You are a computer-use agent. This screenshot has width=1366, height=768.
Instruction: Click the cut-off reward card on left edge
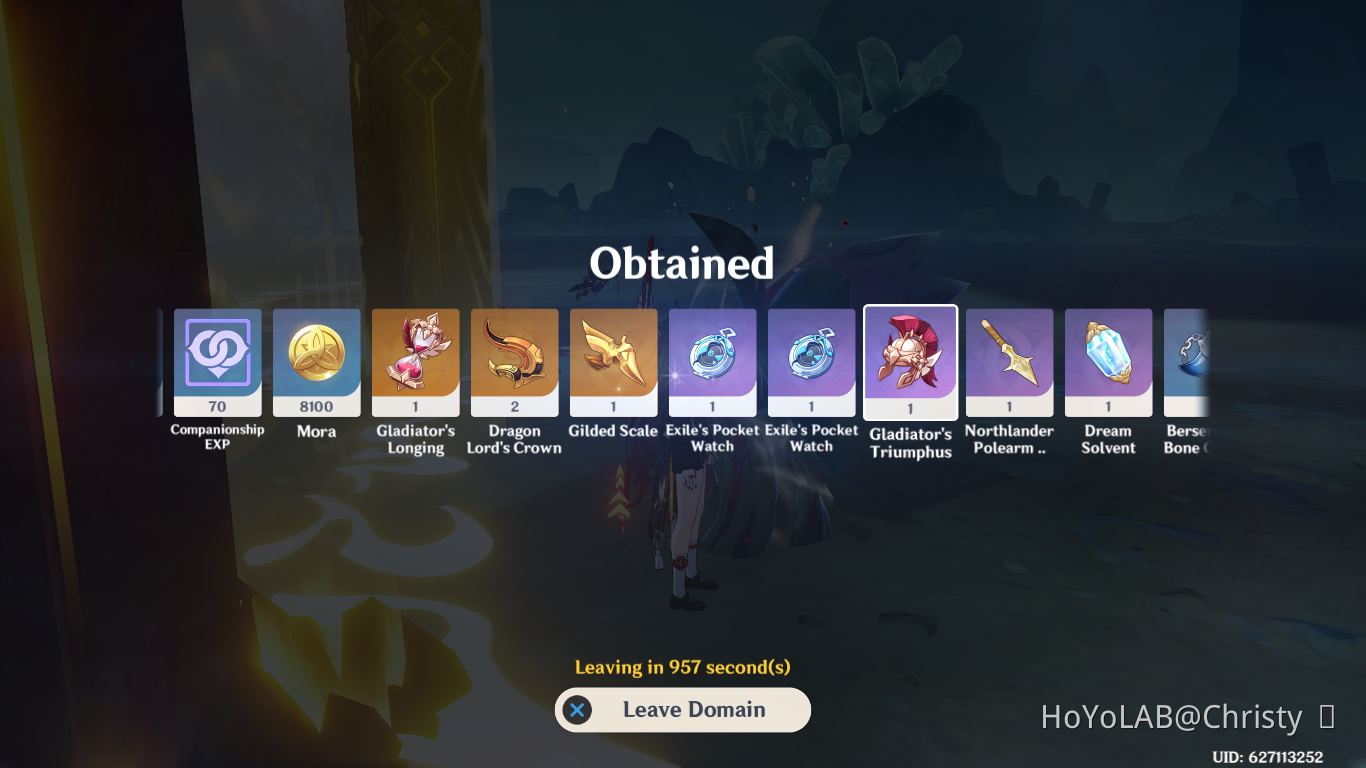163,362
